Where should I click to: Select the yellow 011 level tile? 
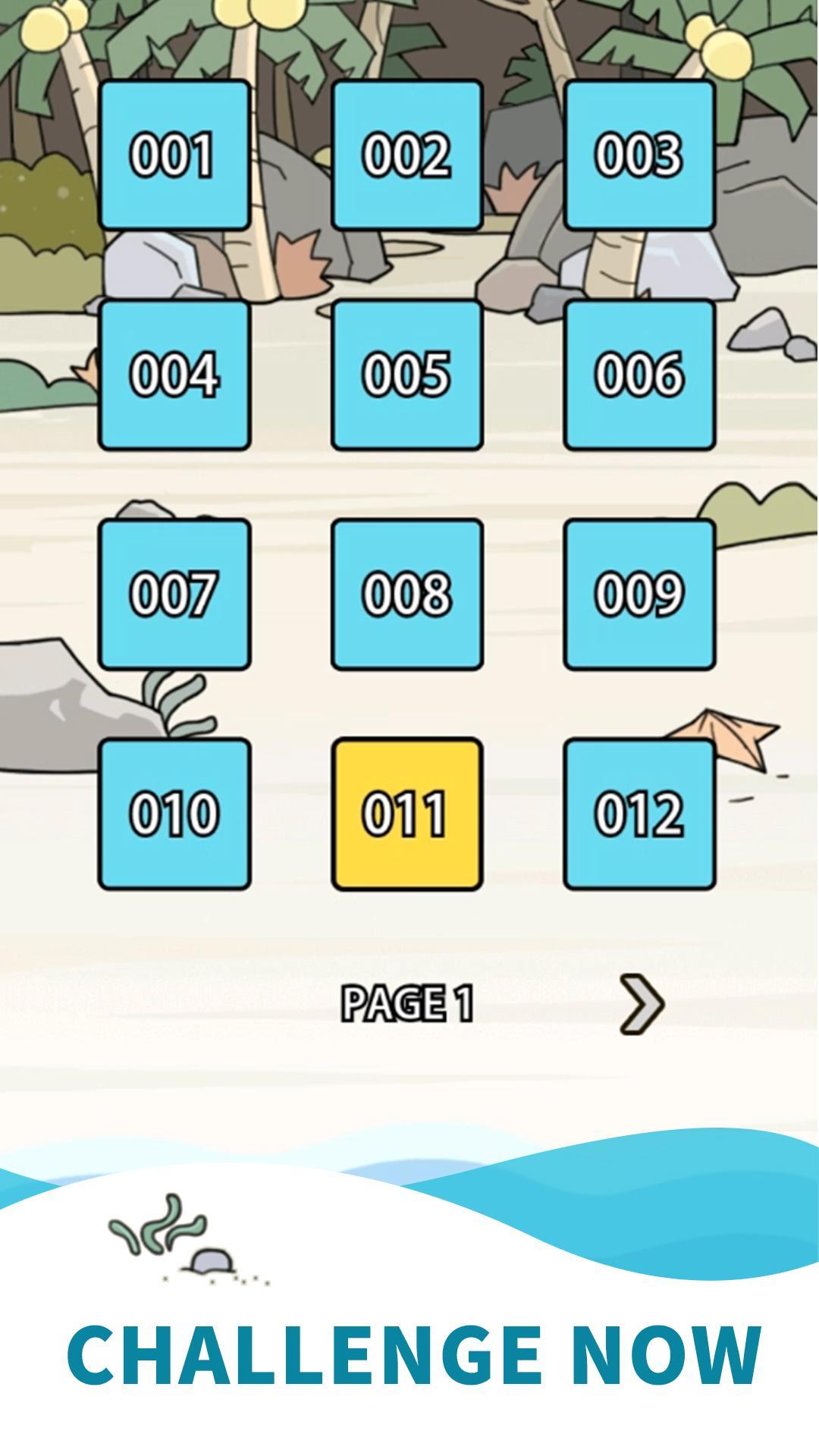[x=407, y=814]
